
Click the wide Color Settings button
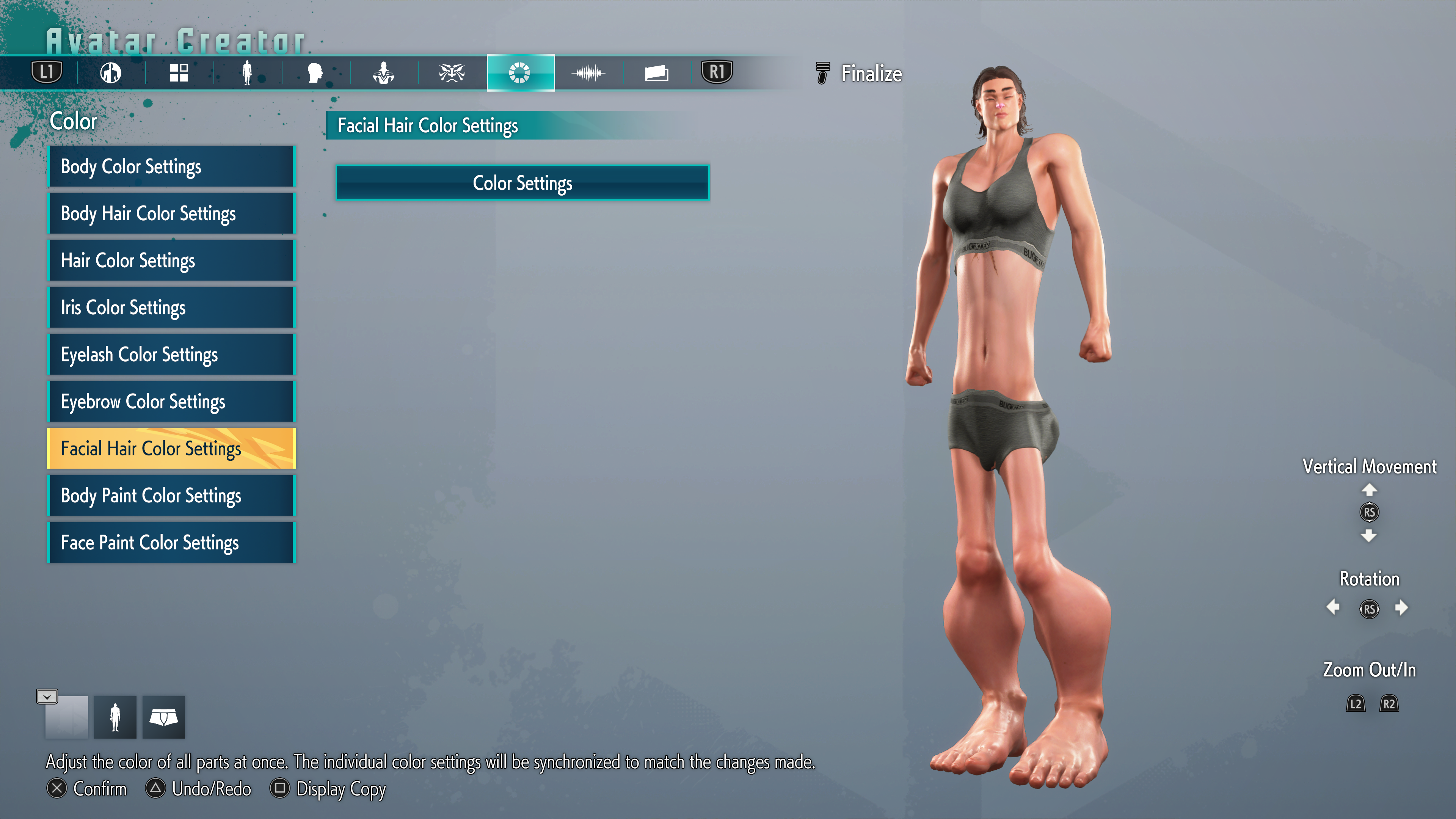pyautogui.click(x=522, y=183)
